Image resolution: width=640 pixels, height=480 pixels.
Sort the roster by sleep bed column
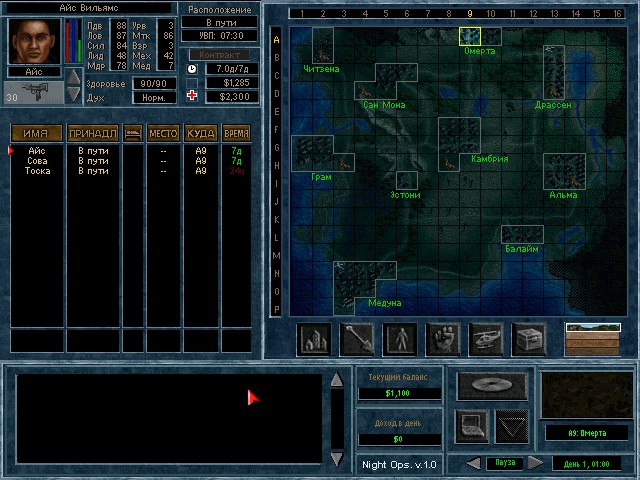coord(132,133)
